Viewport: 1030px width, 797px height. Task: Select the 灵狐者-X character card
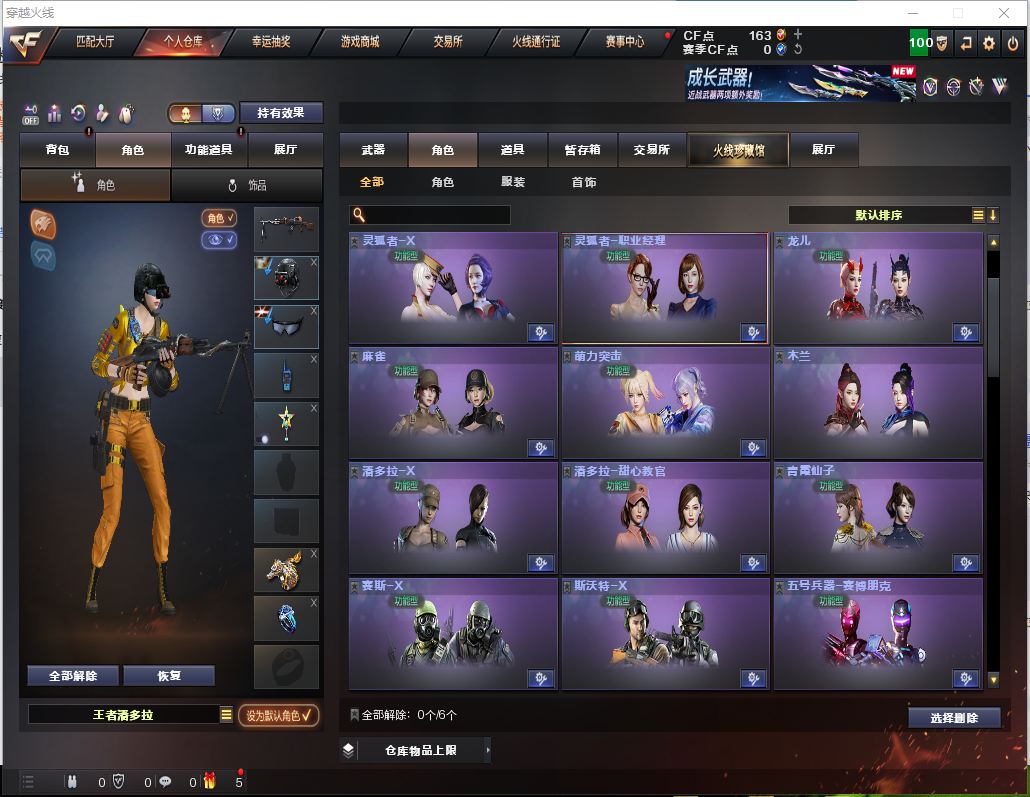click(x=453, y=288)
